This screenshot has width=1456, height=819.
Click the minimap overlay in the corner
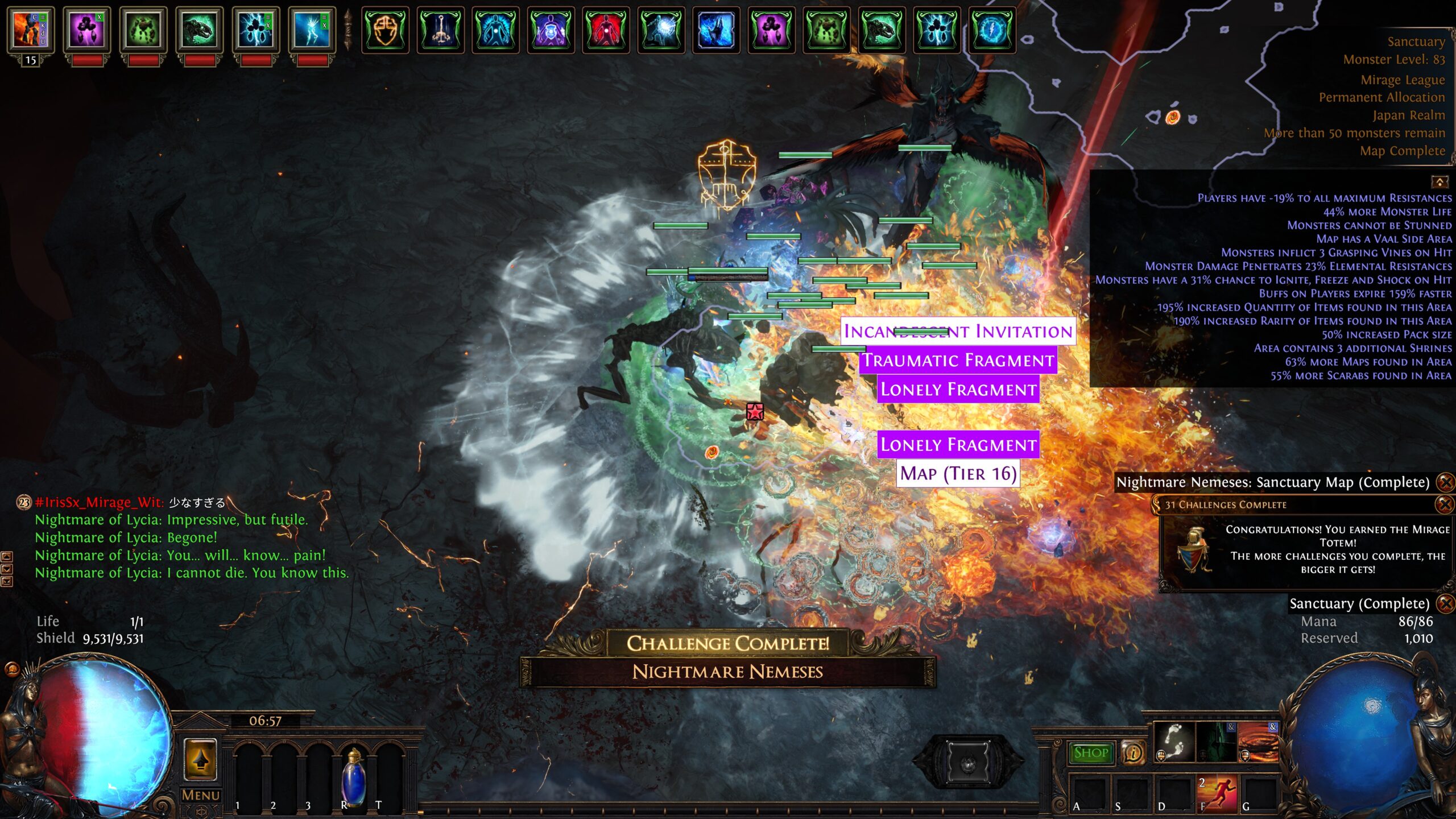1194,85
